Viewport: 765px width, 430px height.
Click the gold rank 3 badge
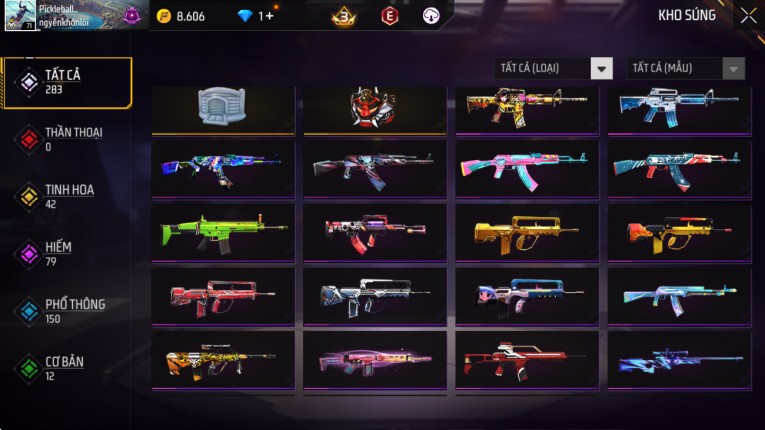tap(345, 16)
